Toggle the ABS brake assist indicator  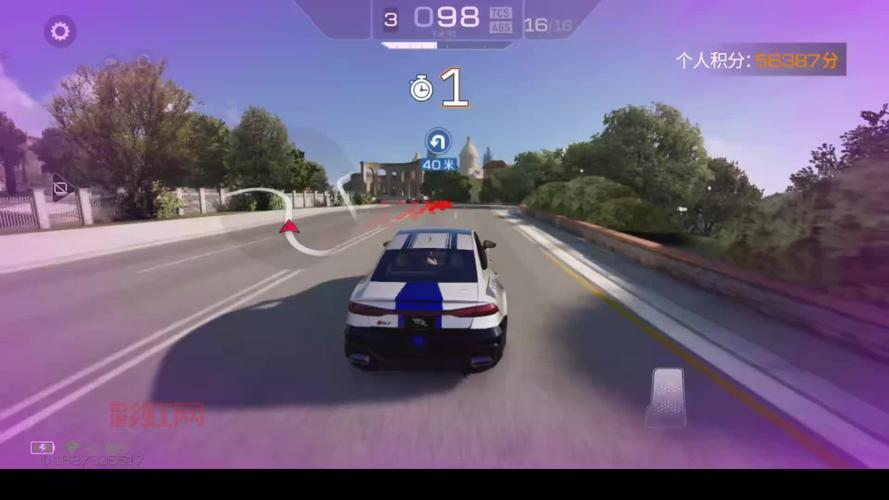[501, 27]
